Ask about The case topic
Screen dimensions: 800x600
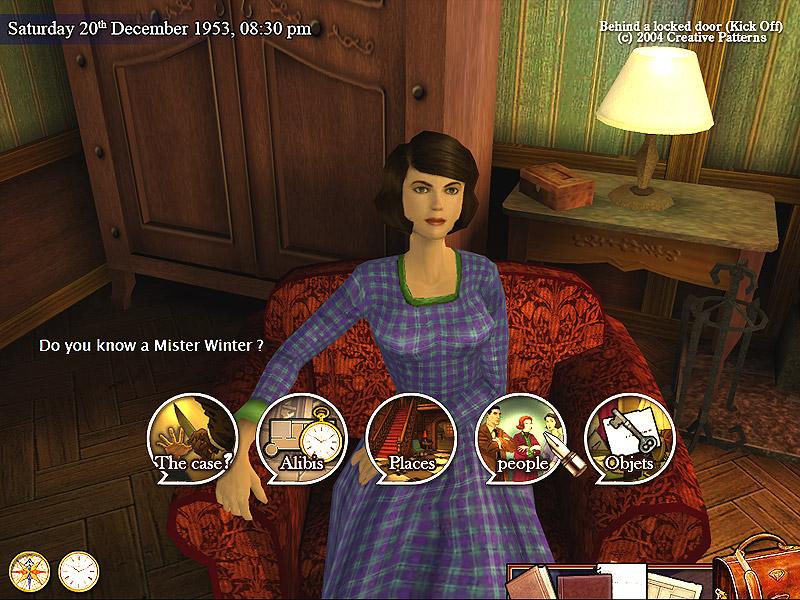pyautogui.click(x=192, y=439)
